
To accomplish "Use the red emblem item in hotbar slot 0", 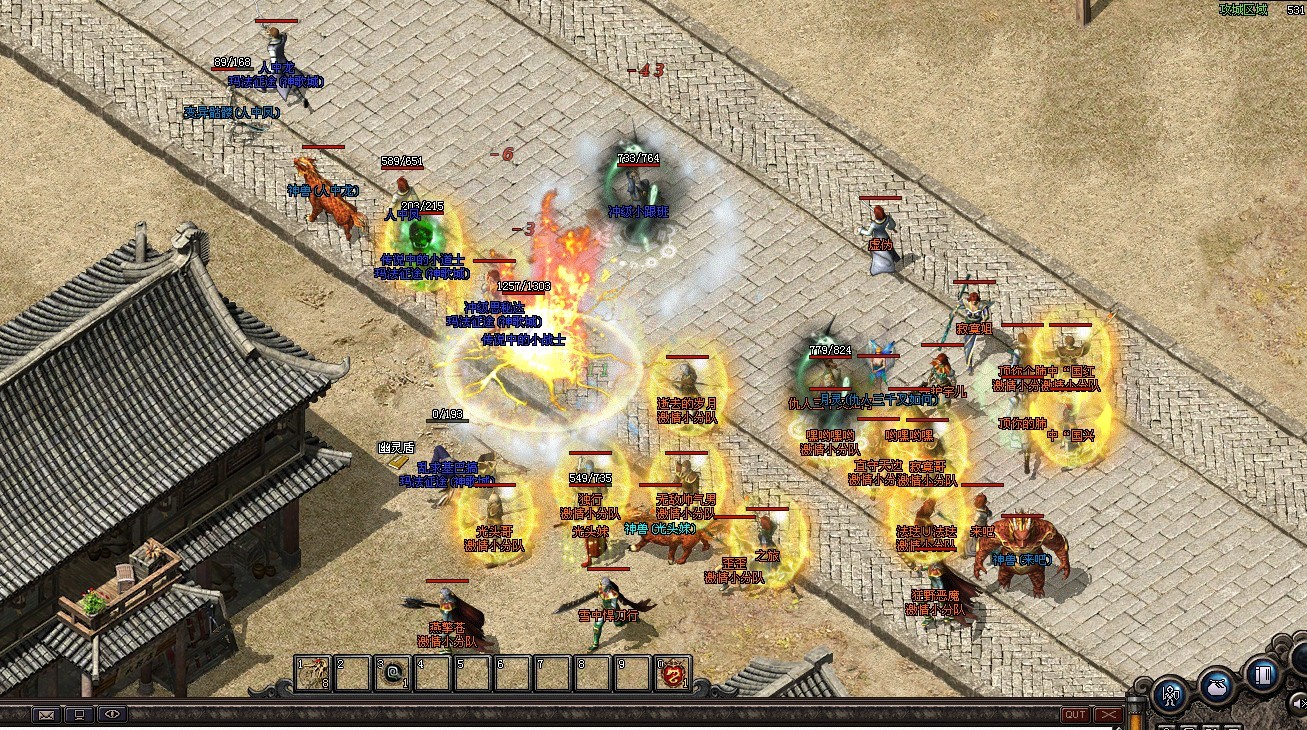I will tap(673, 672).
